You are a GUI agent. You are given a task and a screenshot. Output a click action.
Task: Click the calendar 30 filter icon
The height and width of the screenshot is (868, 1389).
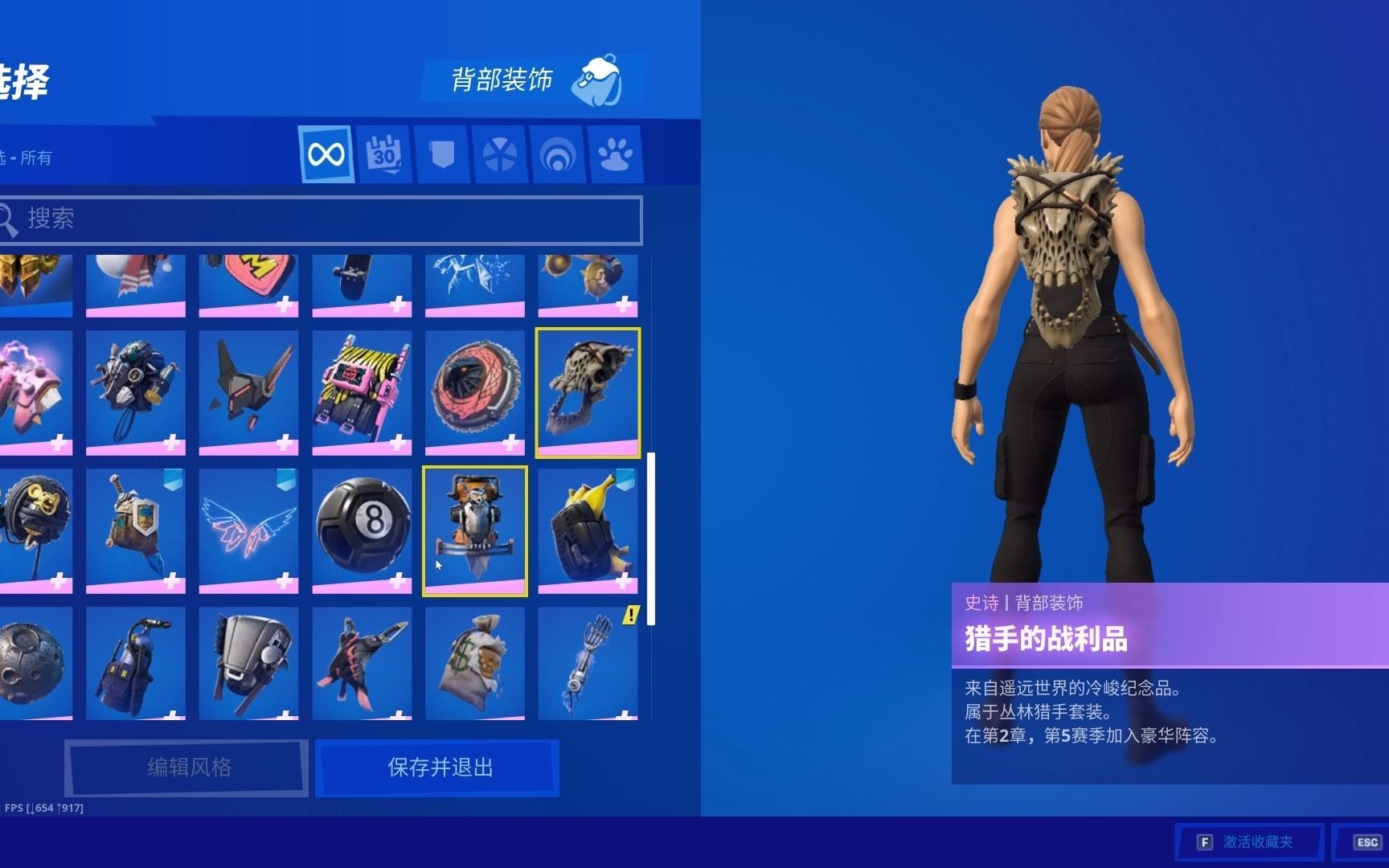(x=384, y=154)
